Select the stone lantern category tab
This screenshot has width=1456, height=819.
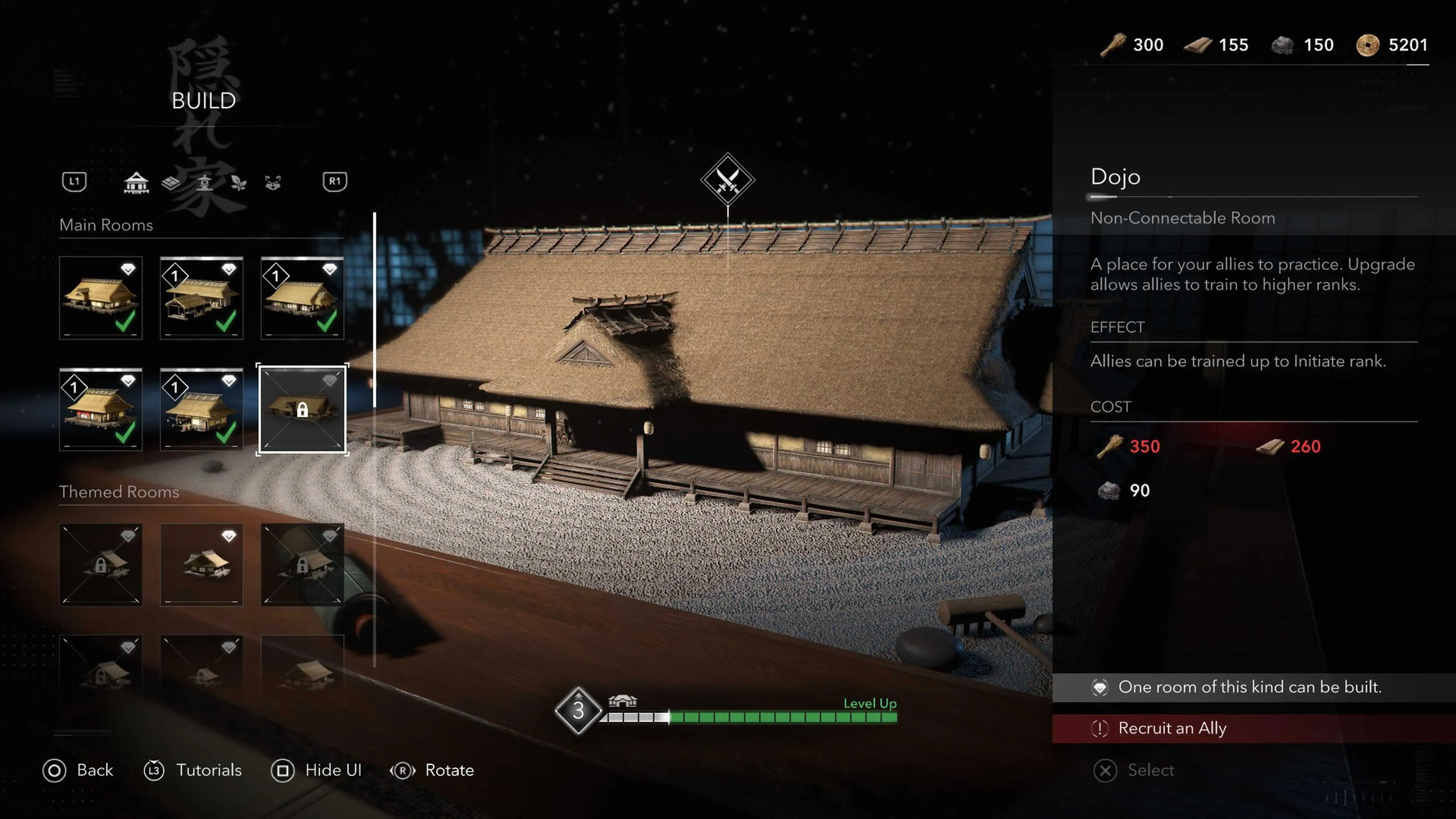205,182
